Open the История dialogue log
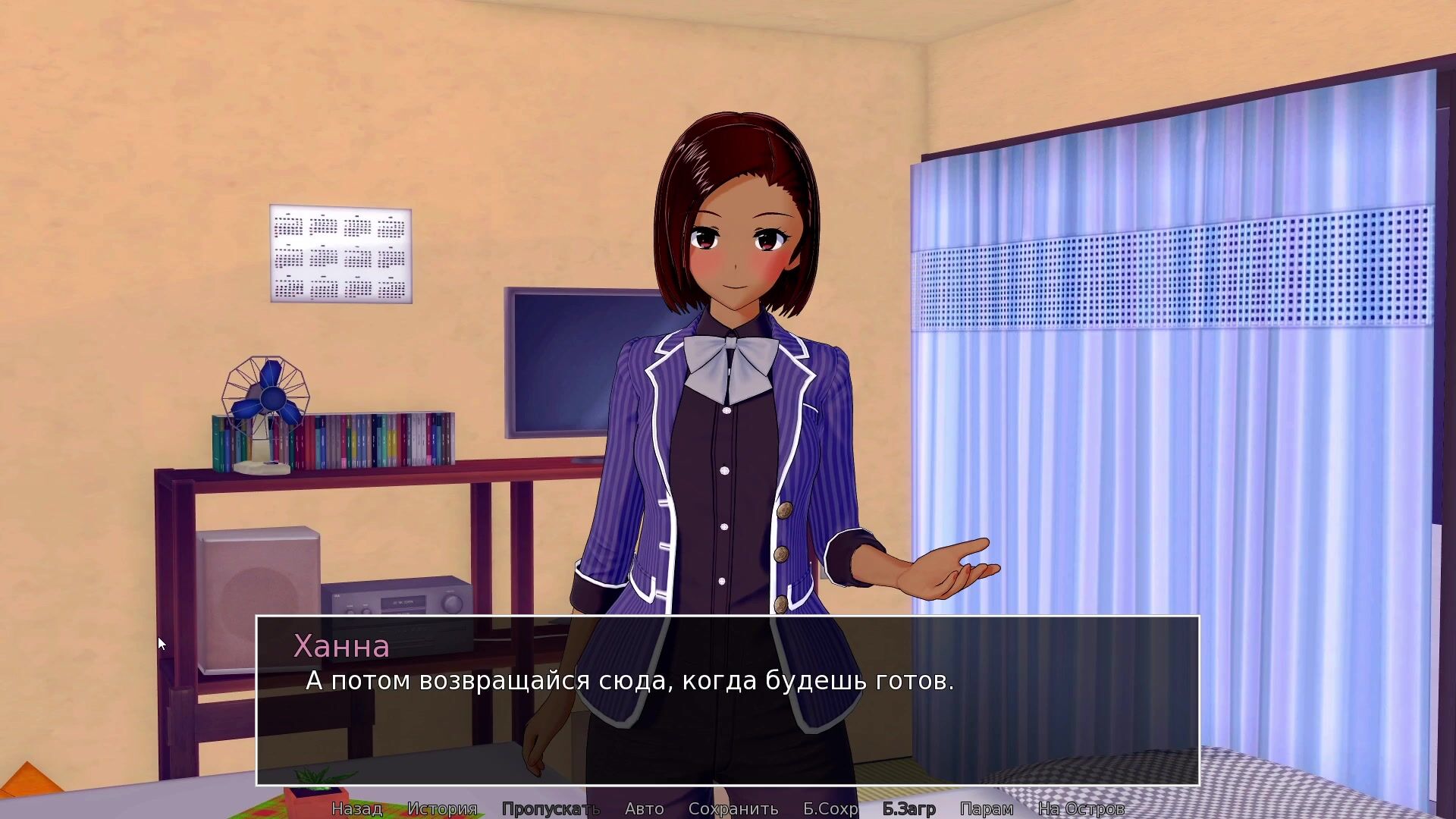 coord(442,809)
